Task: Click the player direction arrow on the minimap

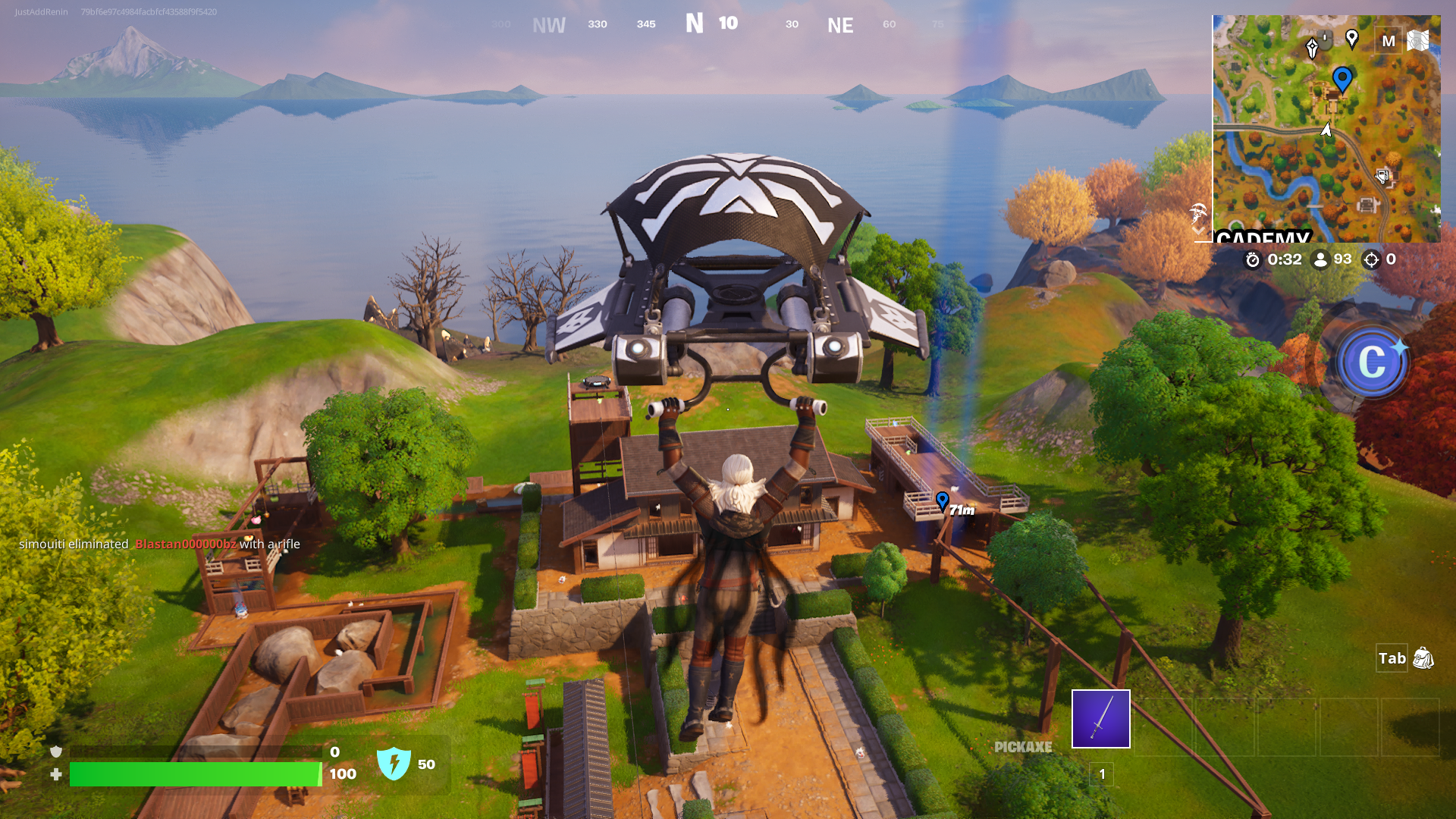Action: [1326, 130]
